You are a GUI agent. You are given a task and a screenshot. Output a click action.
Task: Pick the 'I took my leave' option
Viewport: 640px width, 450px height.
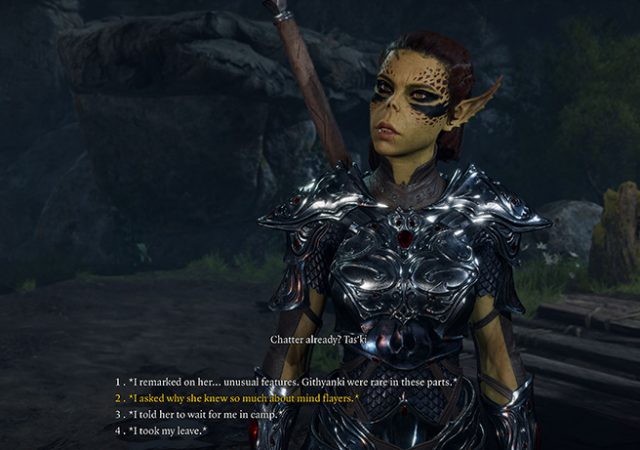pyautogui.click(x=168, y=430)
